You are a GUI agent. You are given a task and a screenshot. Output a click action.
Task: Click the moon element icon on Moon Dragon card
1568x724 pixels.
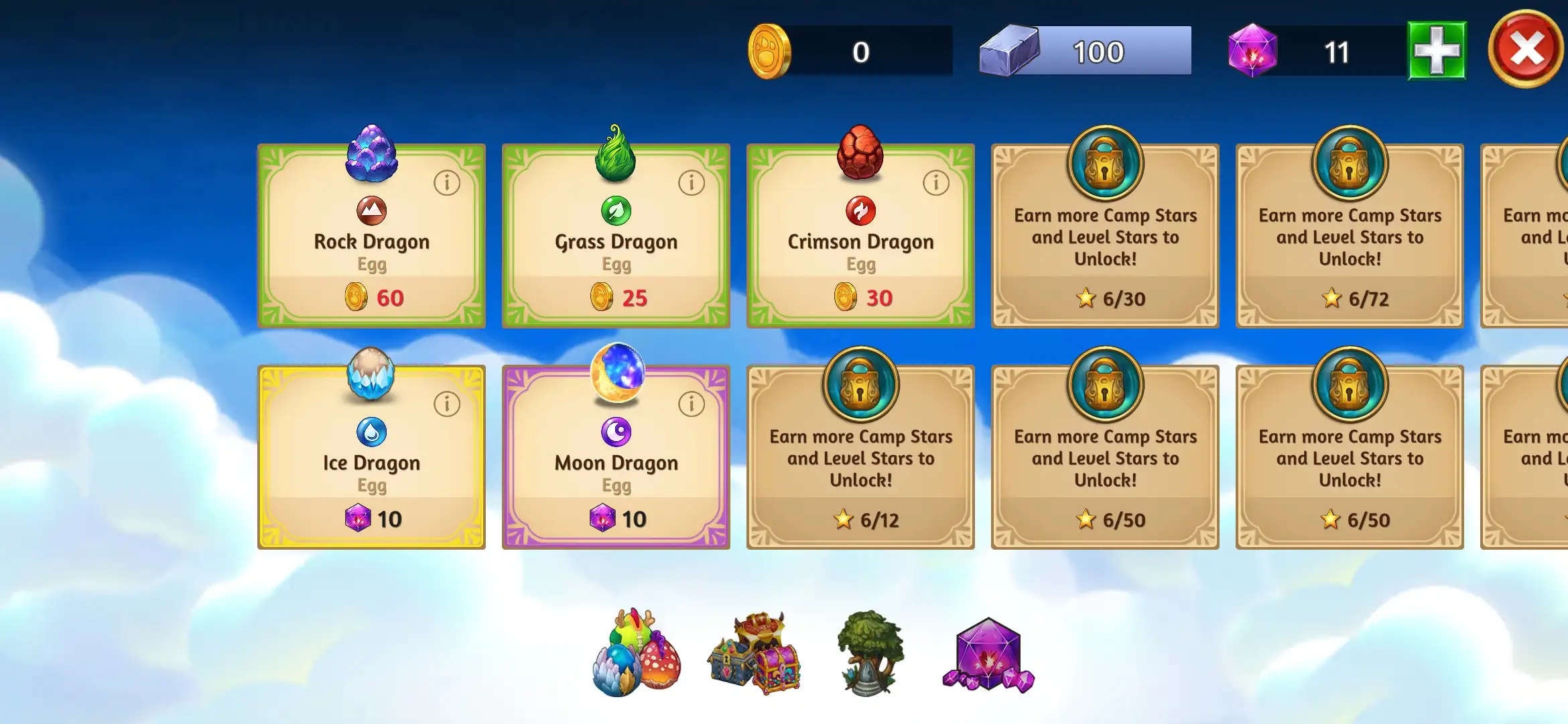615,431
